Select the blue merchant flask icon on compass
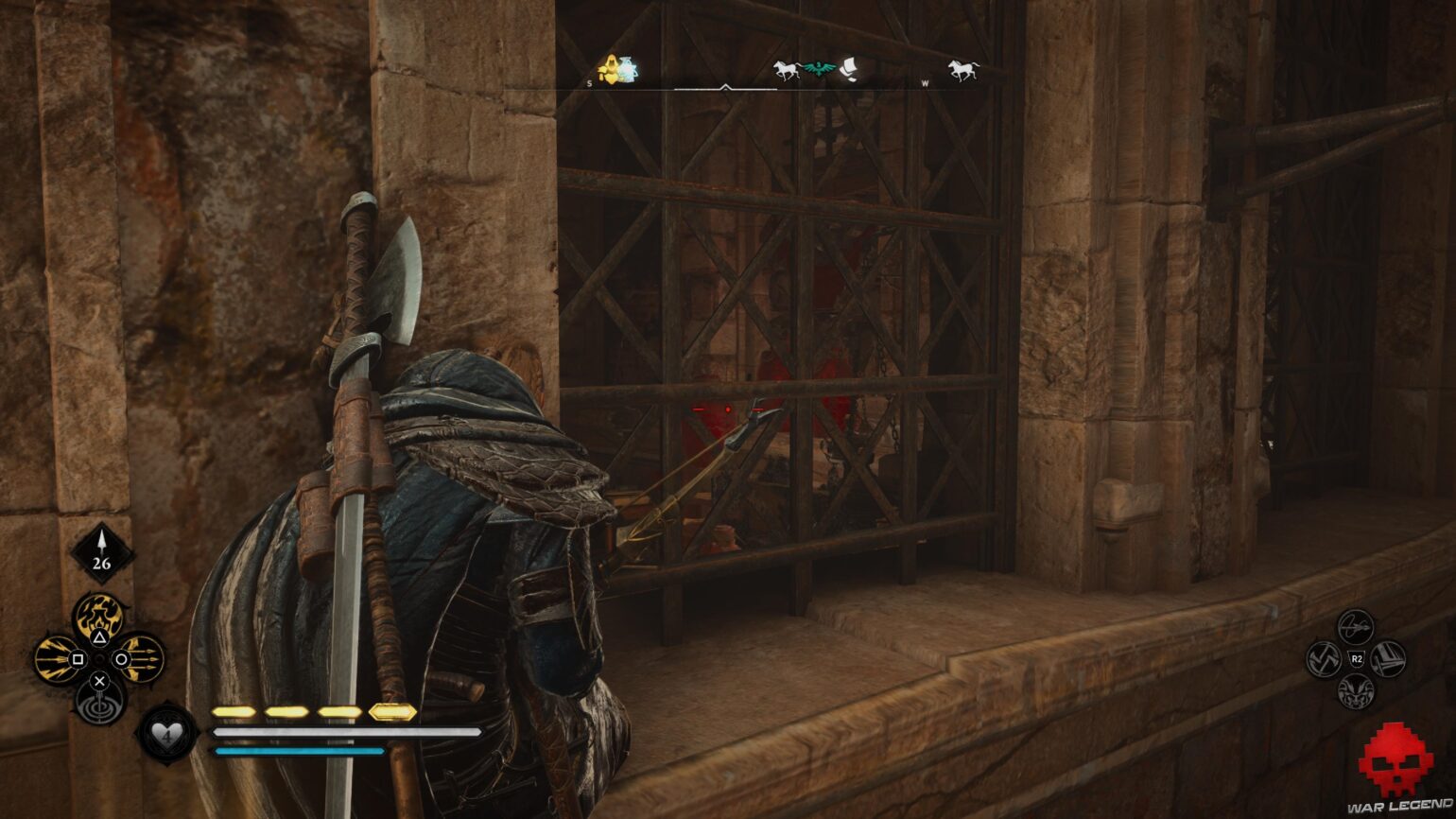1456x819 pixels. 627,66
